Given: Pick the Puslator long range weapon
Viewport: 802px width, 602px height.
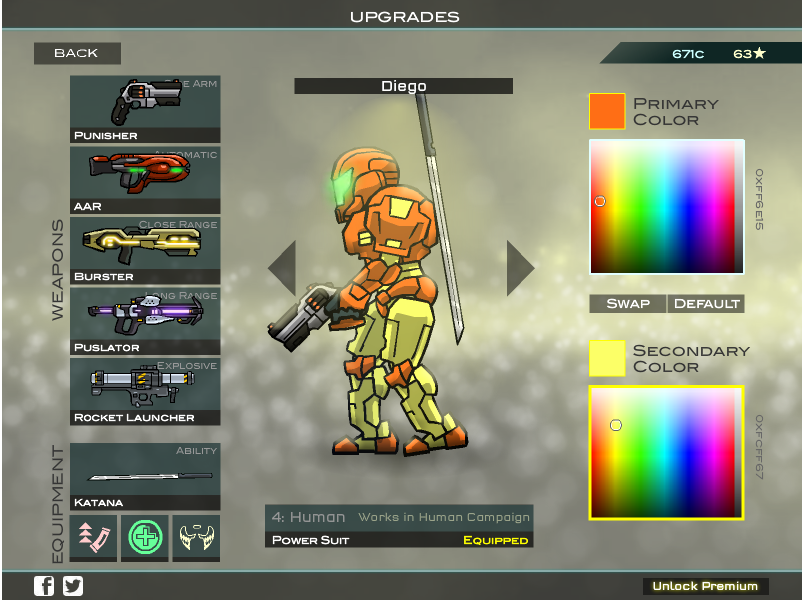Looking at the screenshot, I should [145, 321].
